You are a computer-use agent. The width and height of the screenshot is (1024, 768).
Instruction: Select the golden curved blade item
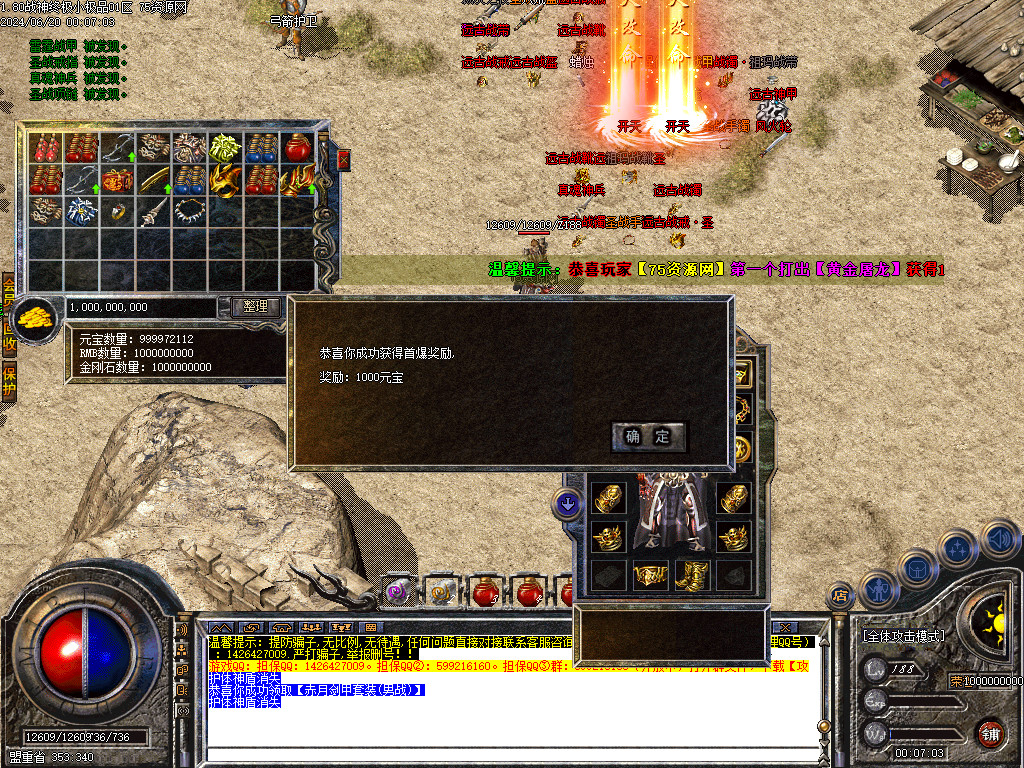[153, 181]
